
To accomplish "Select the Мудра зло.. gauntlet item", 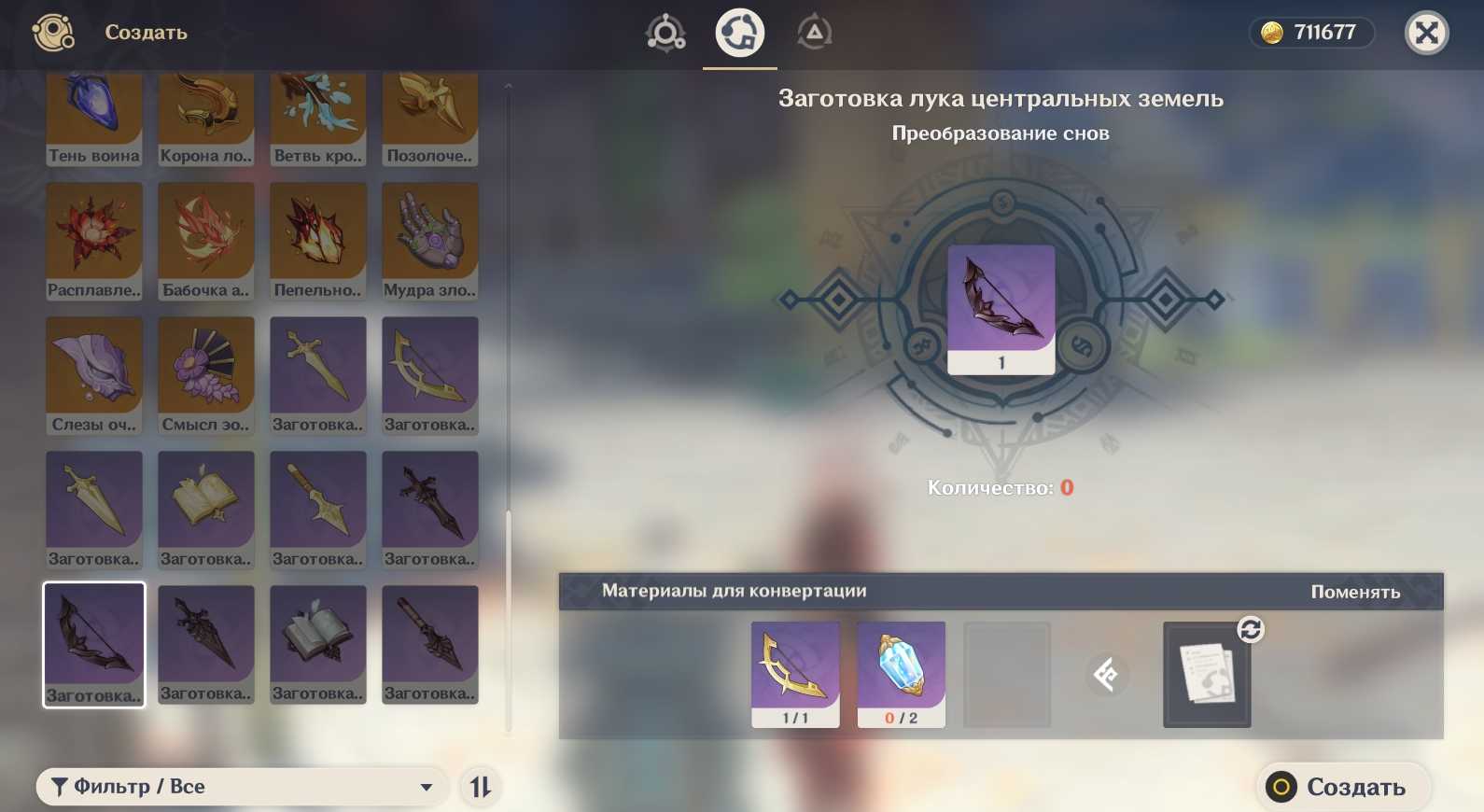I will pyautogui.click(x=430, y=242).
